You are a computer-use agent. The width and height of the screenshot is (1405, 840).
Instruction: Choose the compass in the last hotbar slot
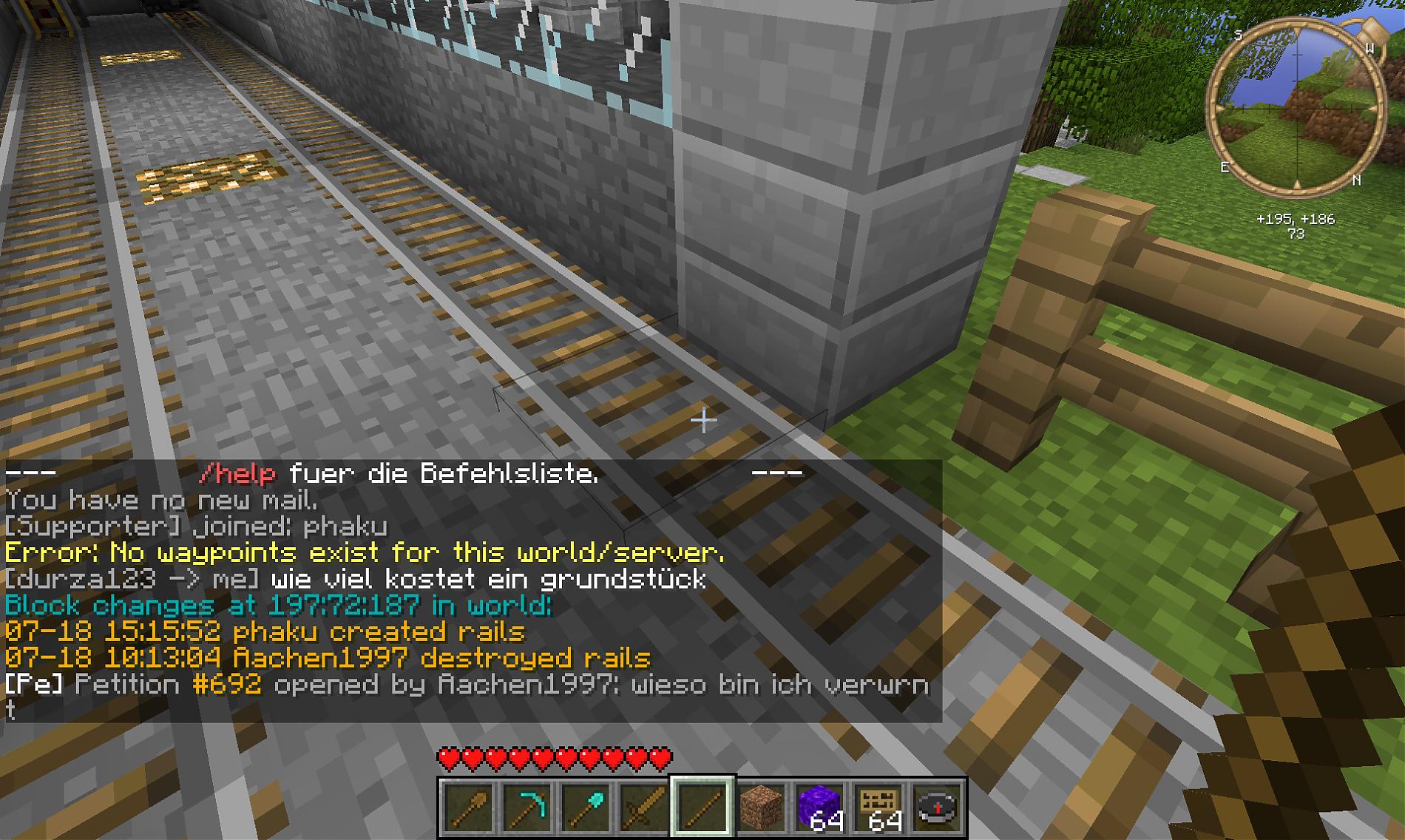pos(937,807)
